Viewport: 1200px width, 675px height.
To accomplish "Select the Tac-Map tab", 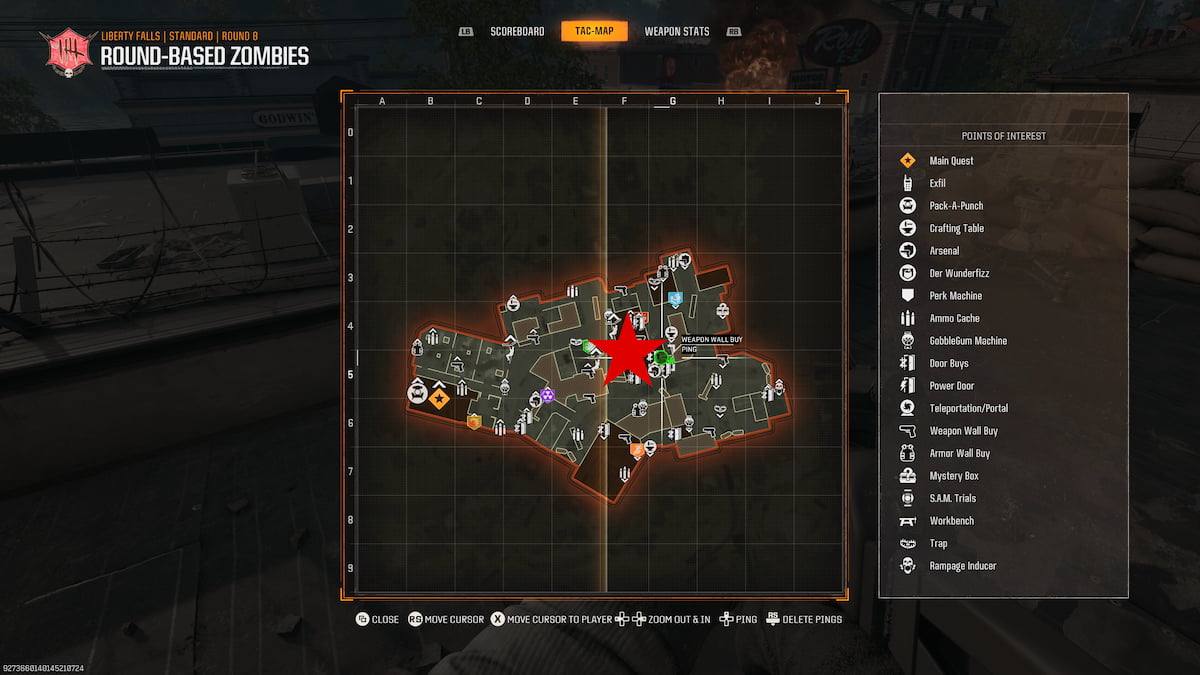I will coord(594,32).
